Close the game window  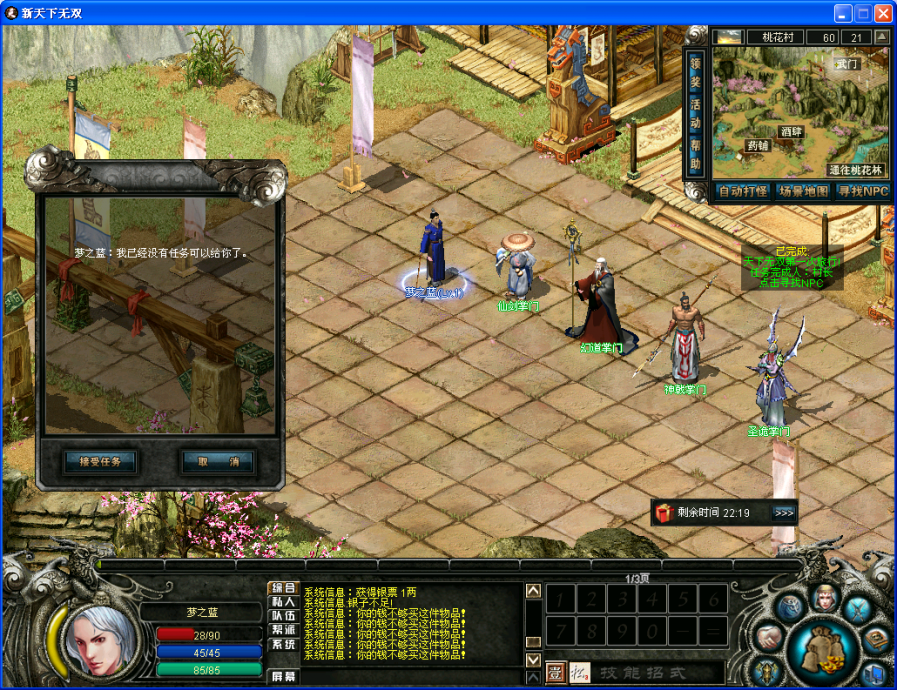coord(883,13)
